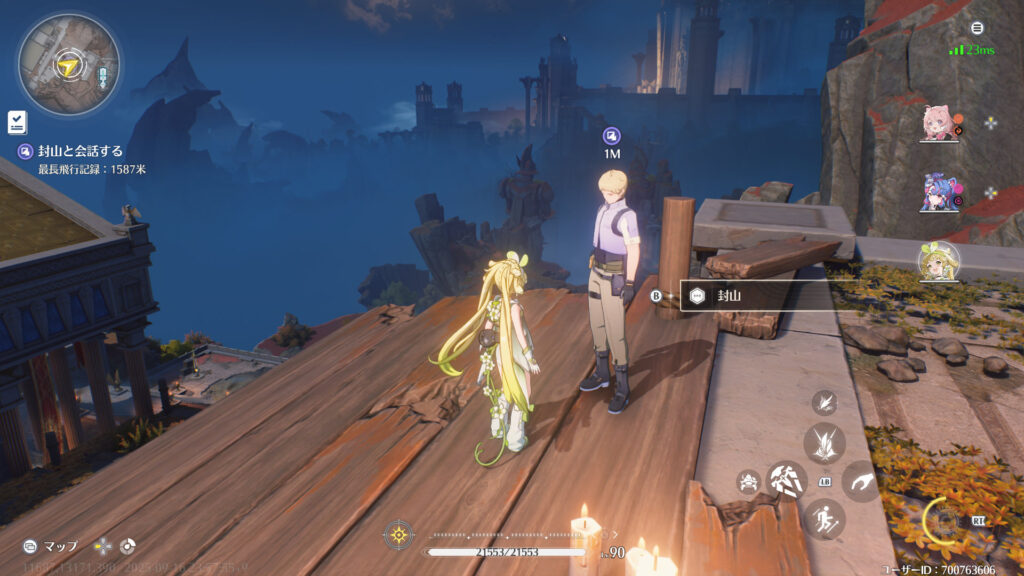This screenshot has width=1024, height=576.
Task: Activate the grabbing hand action button
Action: point(862,481)
